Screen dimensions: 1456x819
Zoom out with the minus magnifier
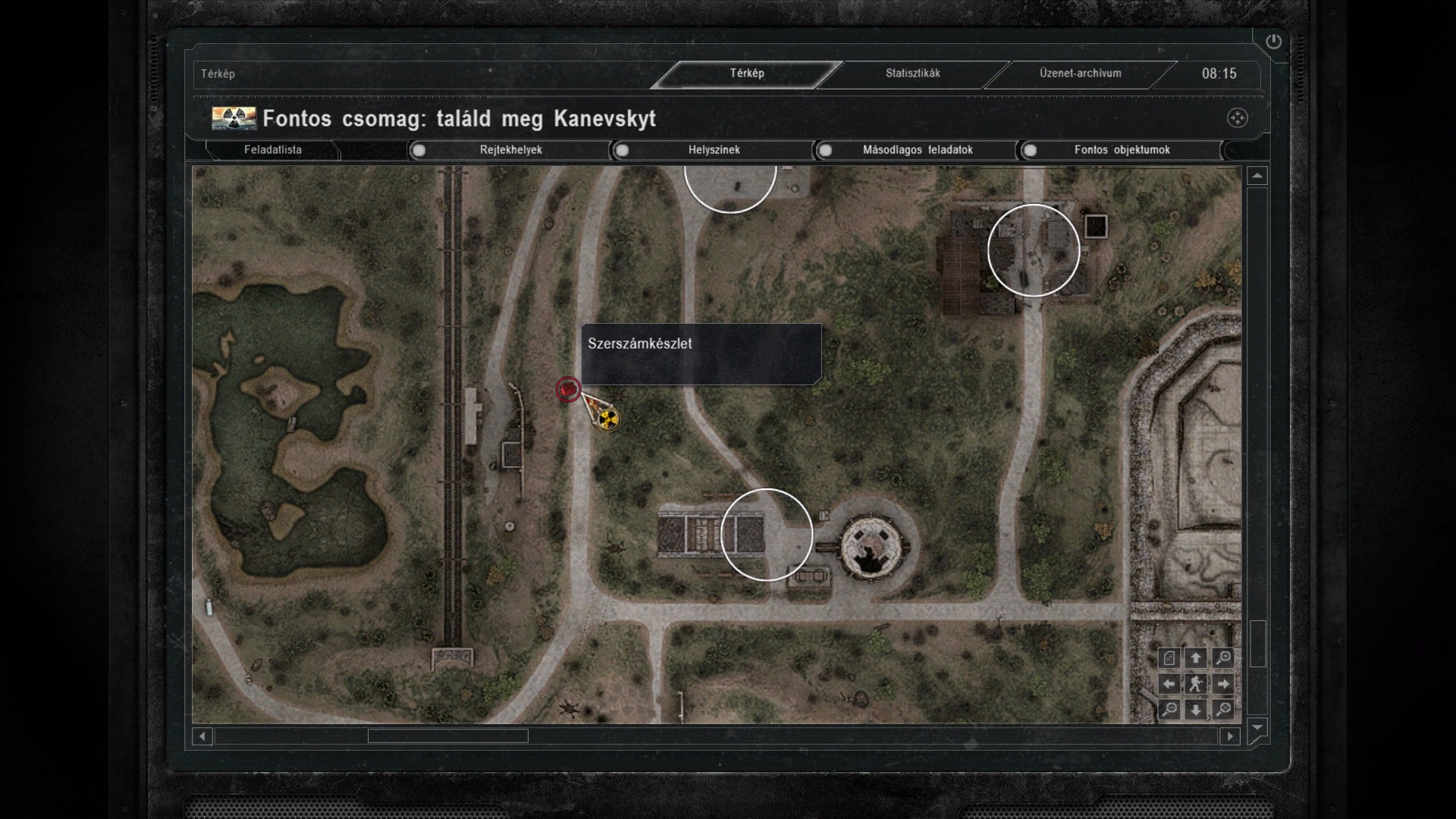tap(1169, 710)
